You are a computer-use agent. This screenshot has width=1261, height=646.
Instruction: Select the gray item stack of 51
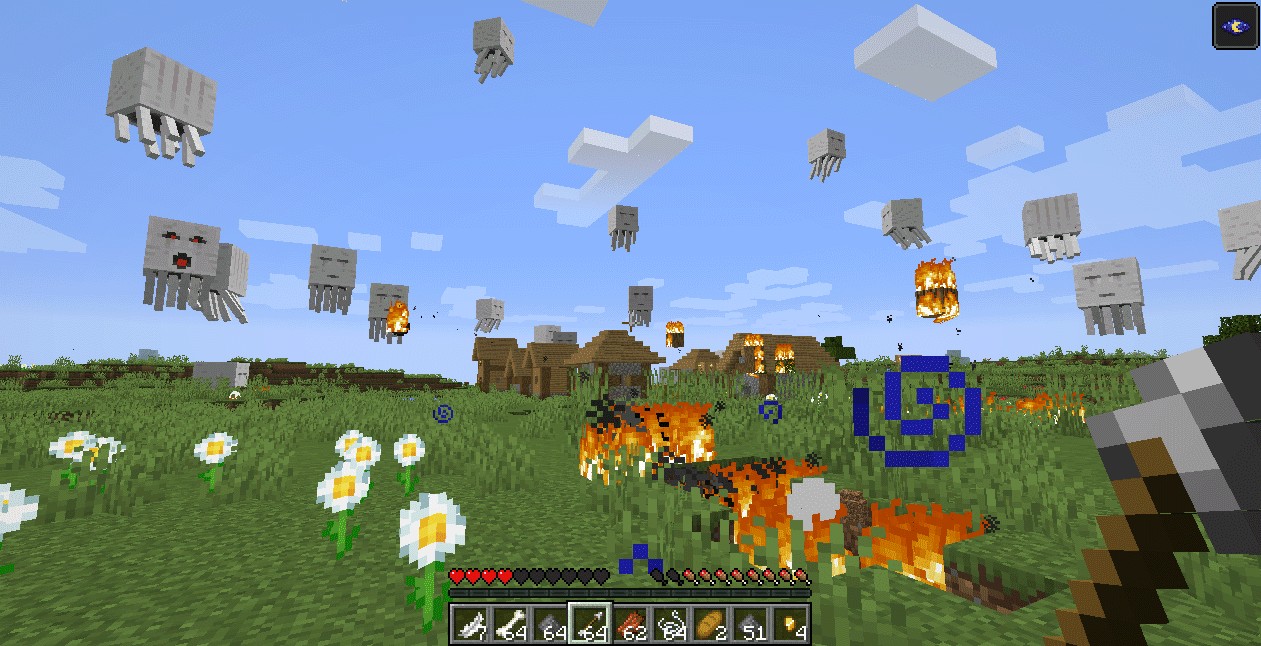[749, 623]
